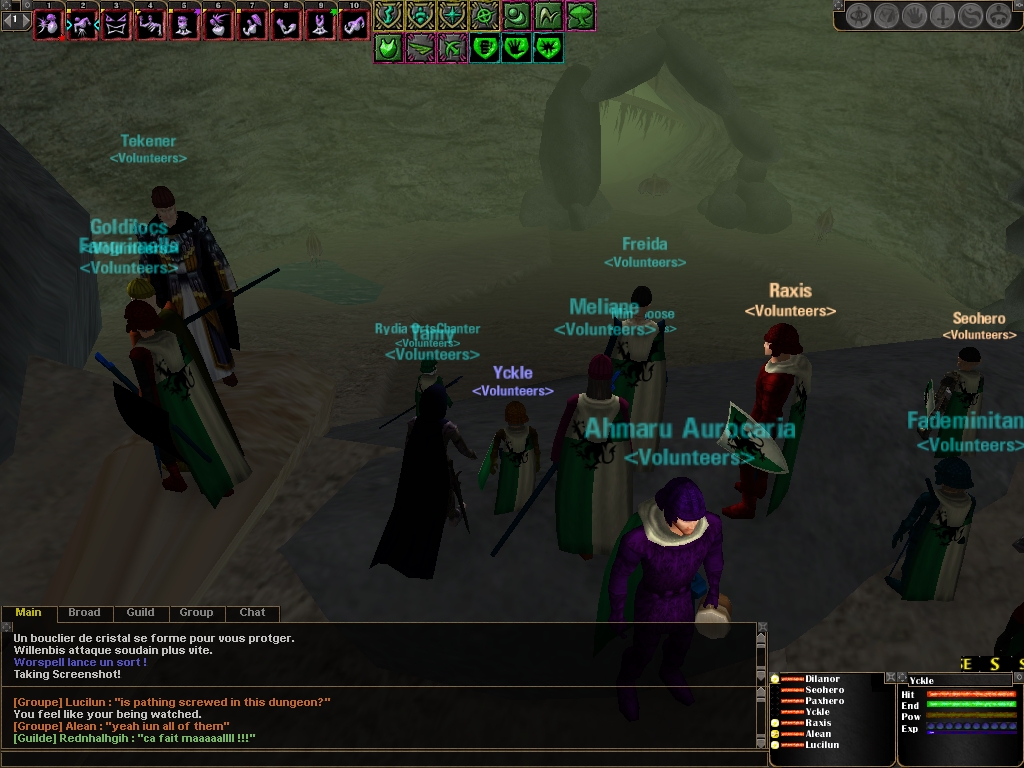Use hotbar slot 1 ability
Image resolution: width=1024 pixels, height=768 pixels.
point(48,24)
